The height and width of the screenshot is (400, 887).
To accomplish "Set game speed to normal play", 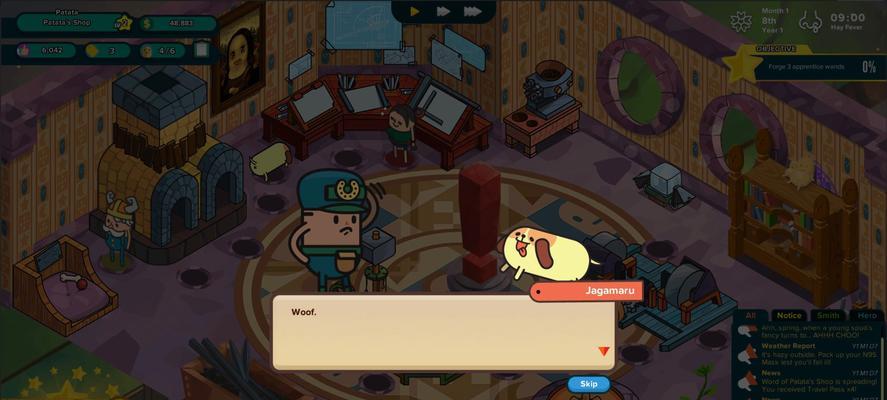I will point(414,11).
